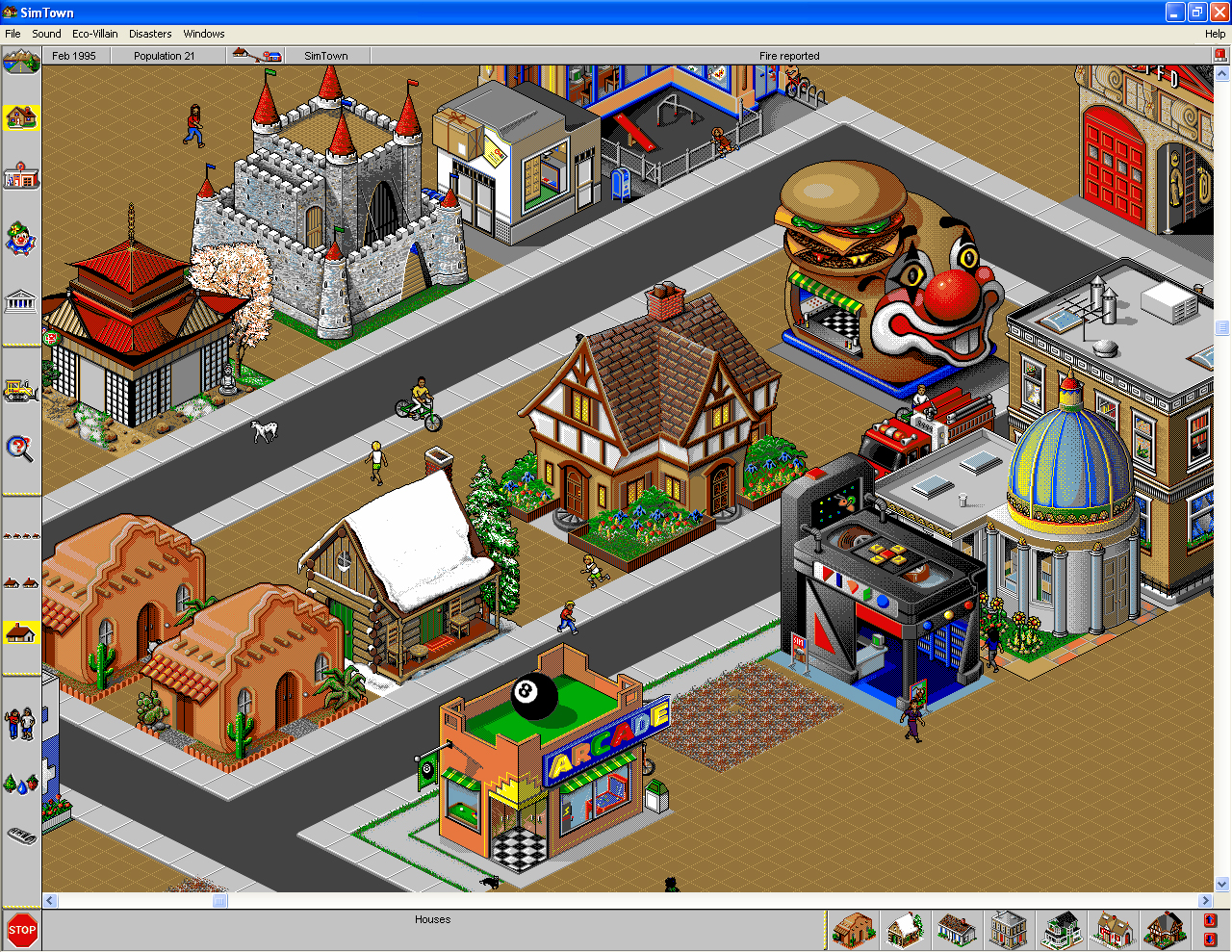Pick the snowy cabin from the house palette
1232x952 pixels.
tap(906, 930)
